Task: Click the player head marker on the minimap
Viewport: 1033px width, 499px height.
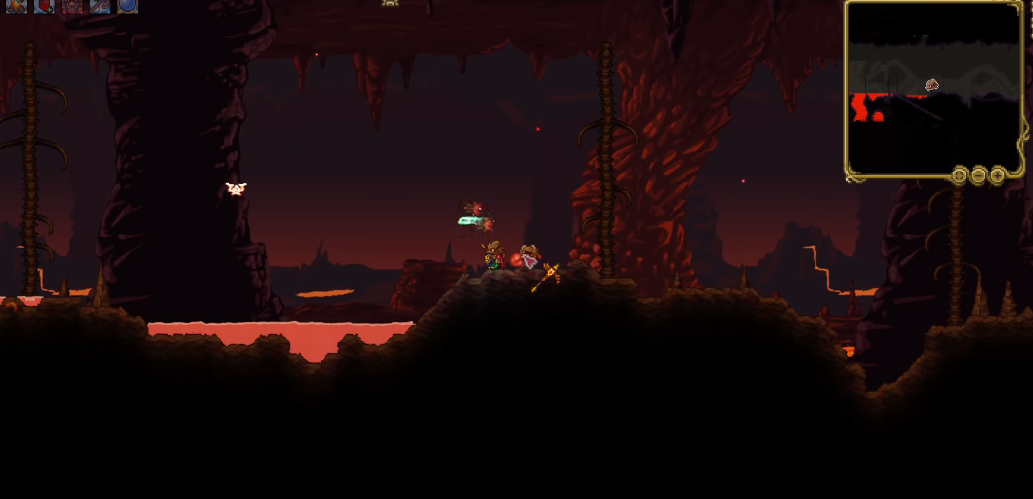Action: tap(932, 85)
